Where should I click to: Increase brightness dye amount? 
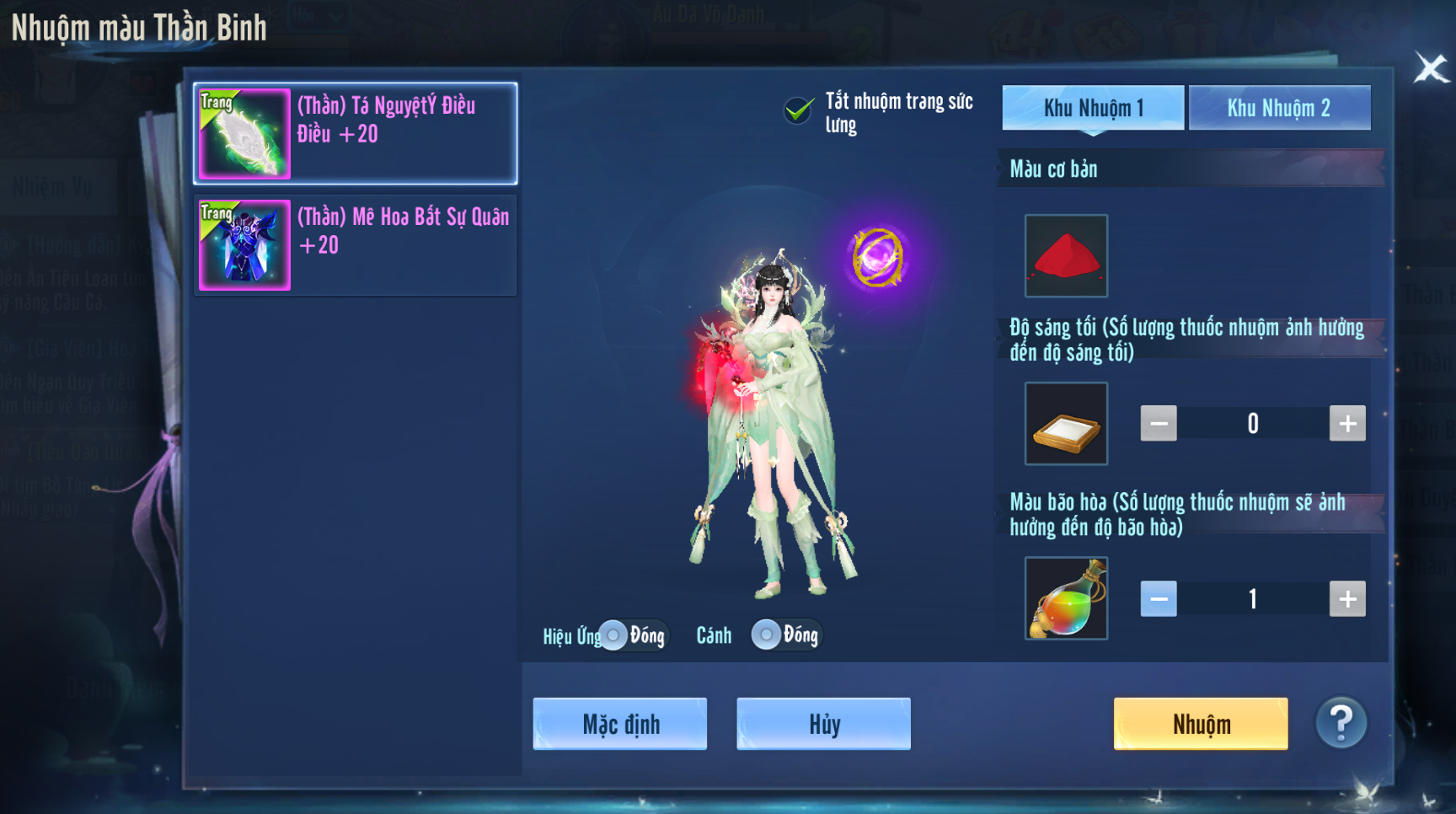(1347, 423)
